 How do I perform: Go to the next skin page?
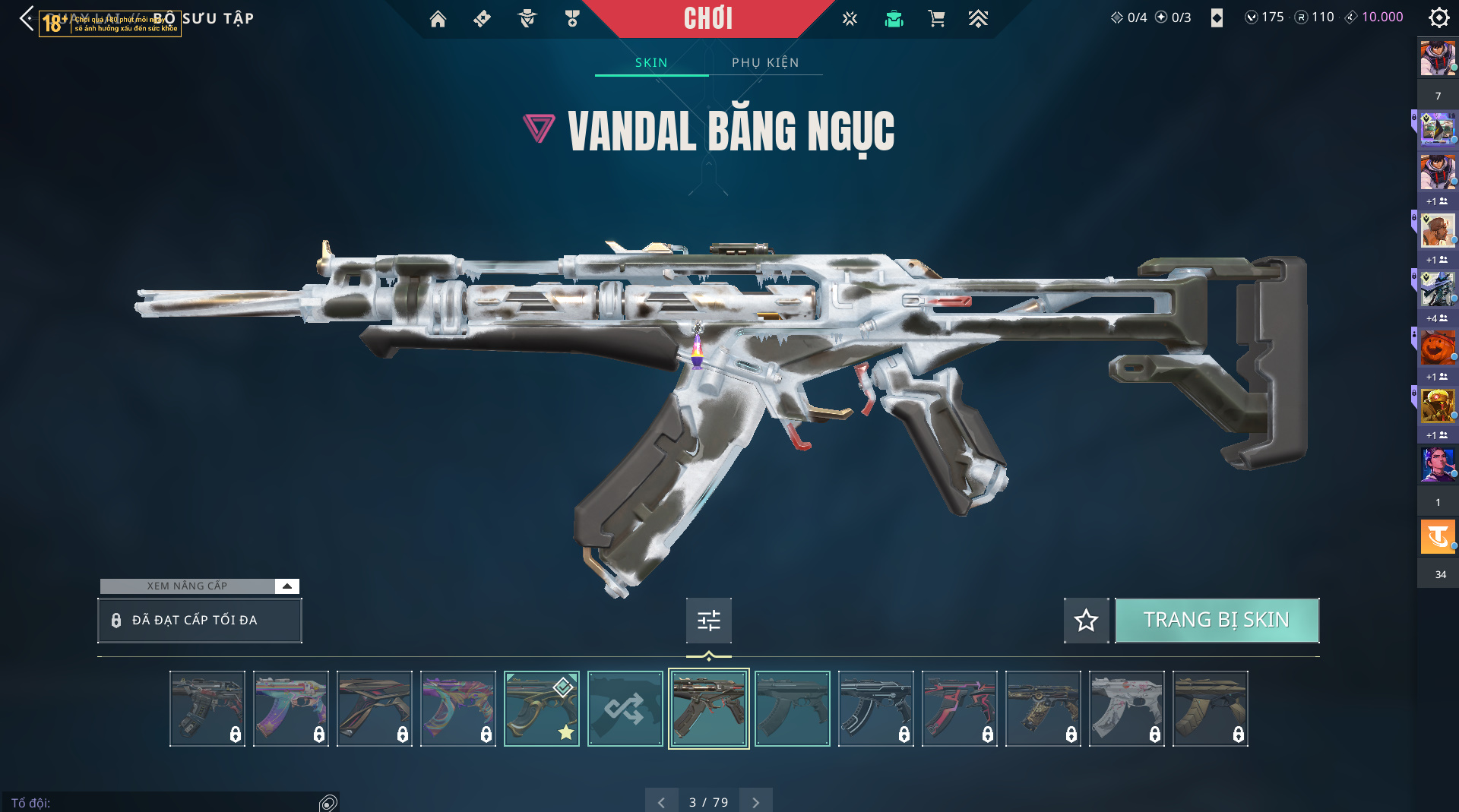click(755, 802)
